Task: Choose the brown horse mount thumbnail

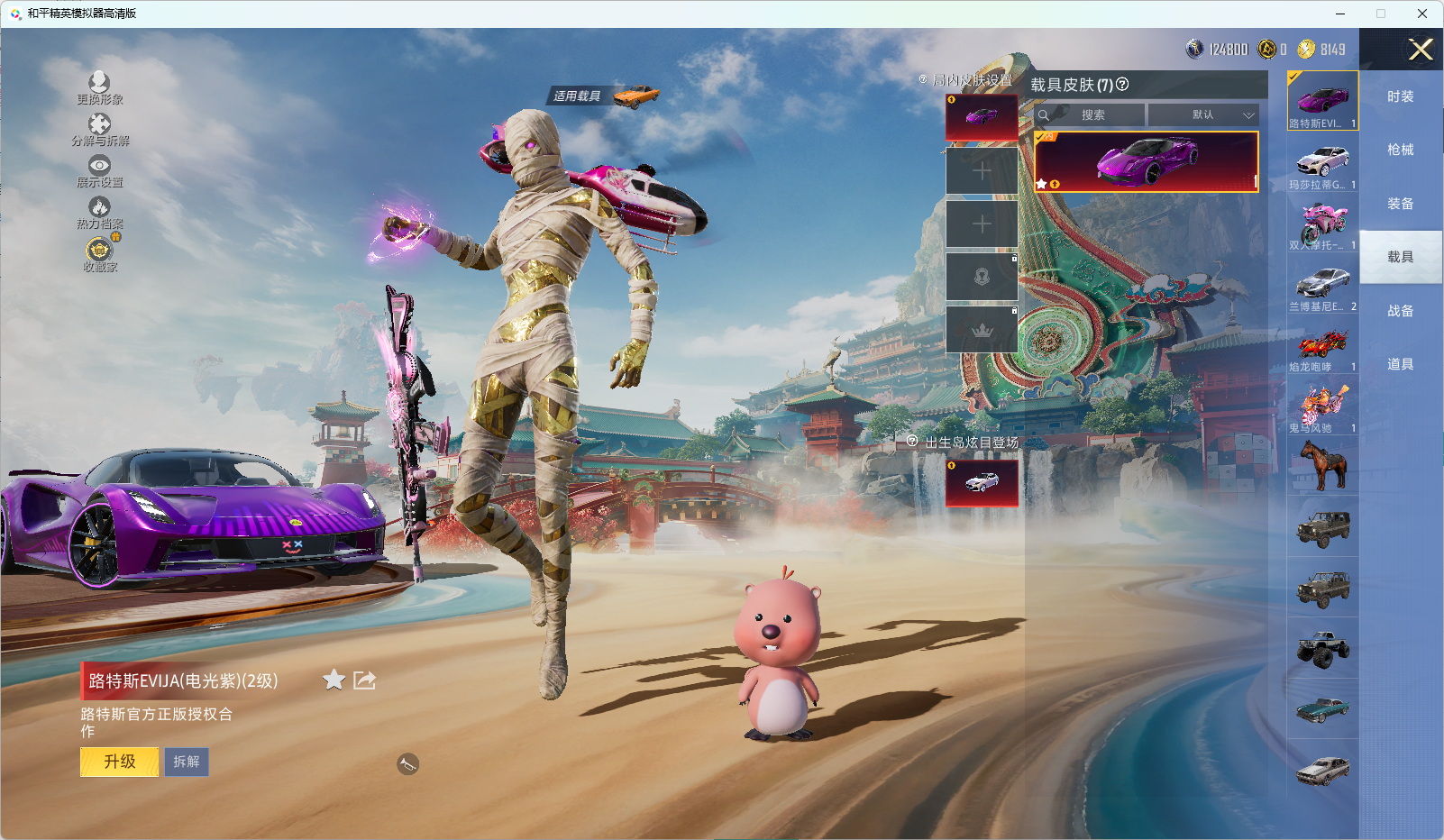Action: [1322, 466]
